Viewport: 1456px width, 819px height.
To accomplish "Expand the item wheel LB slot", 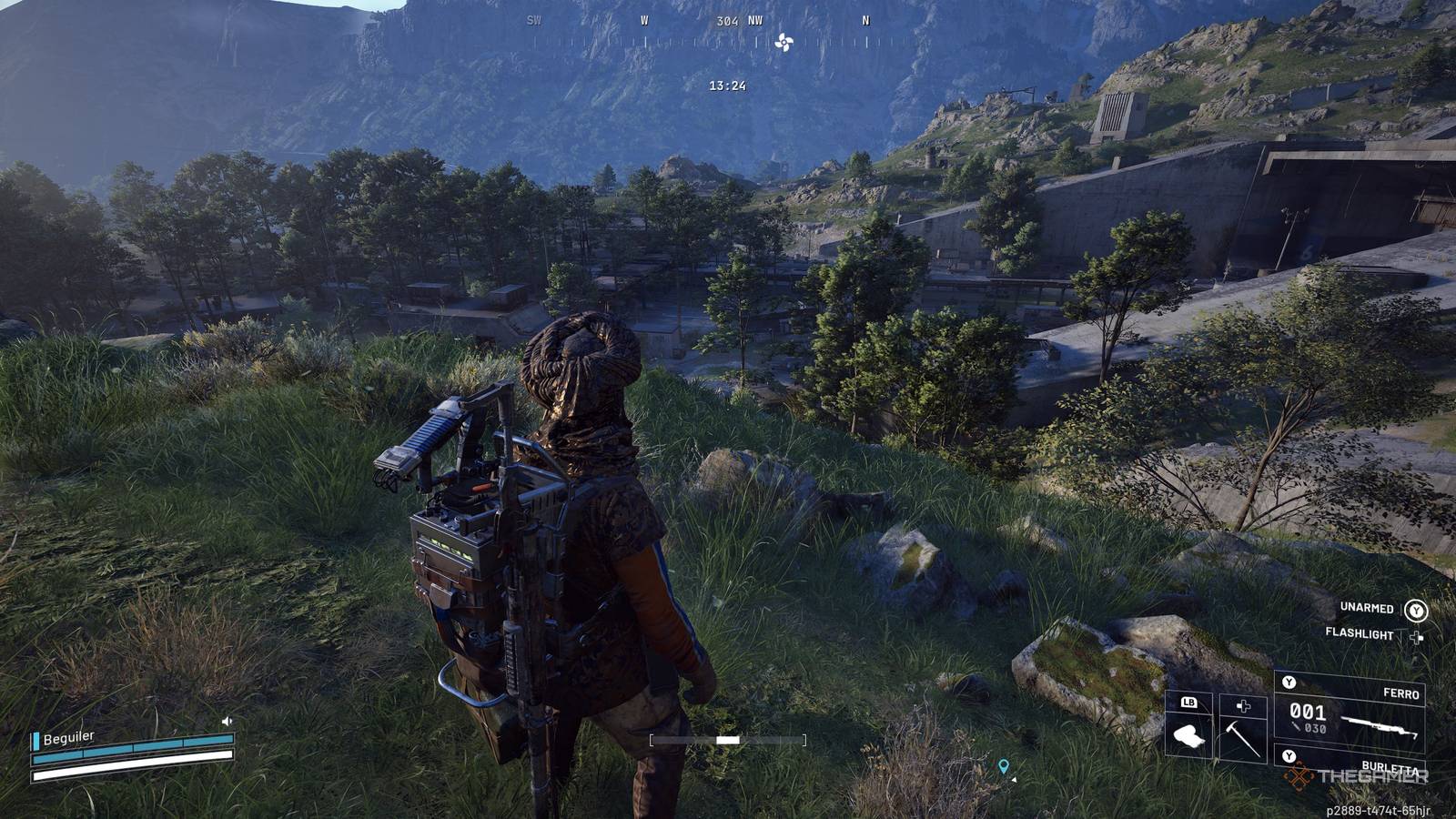I will point(1188,703).
